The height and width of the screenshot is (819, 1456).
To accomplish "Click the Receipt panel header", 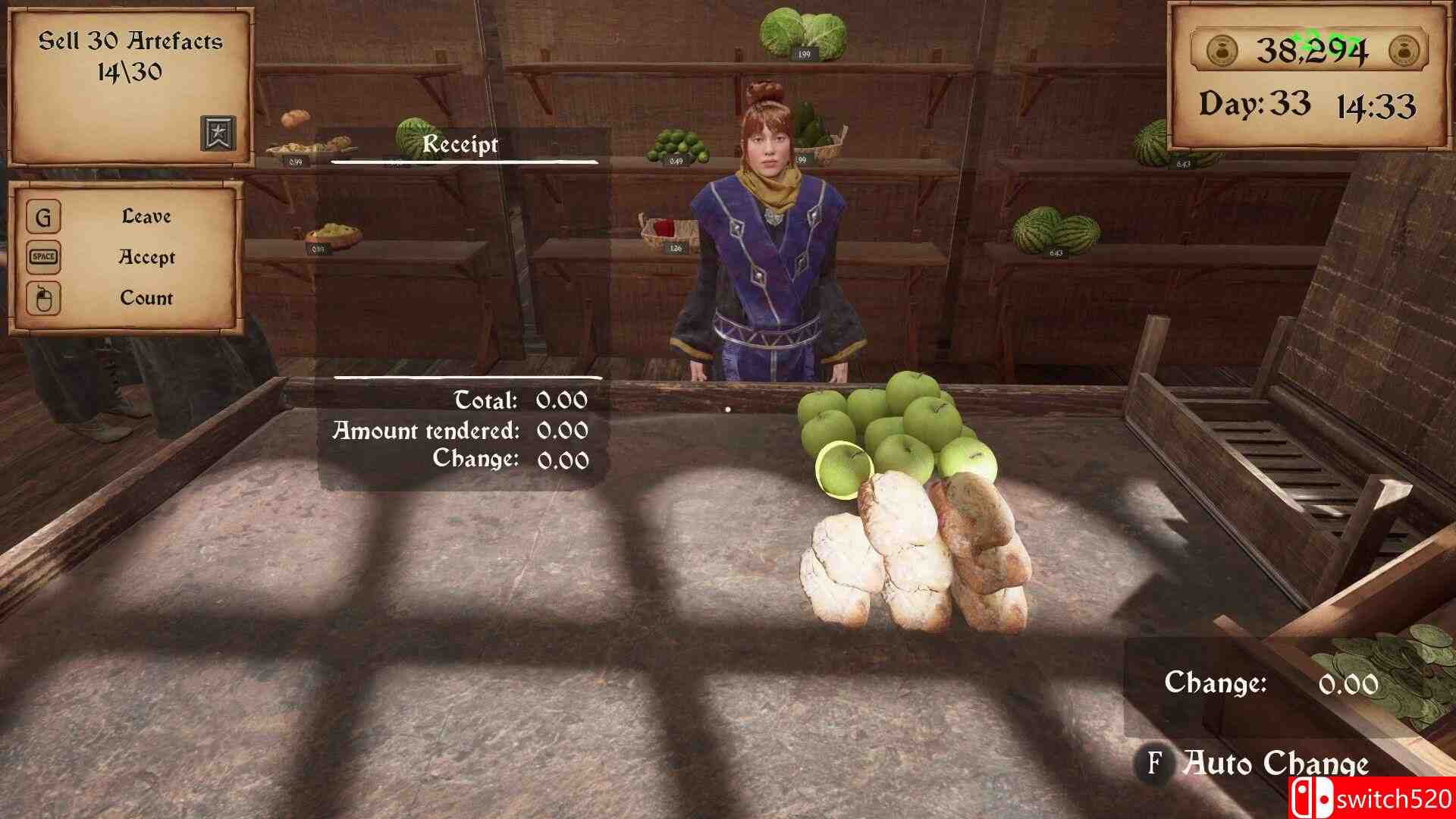I will click(461, 145).
